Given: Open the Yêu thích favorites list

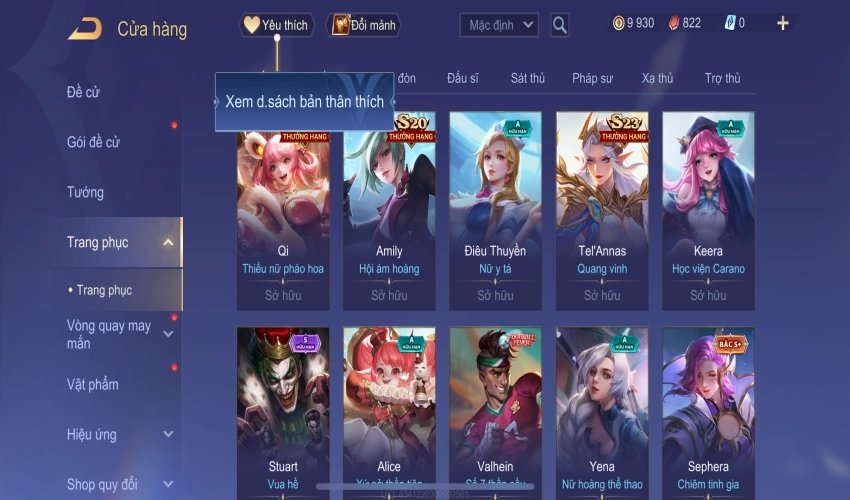Looking at the screenshot, I should (x=277, y=25).
